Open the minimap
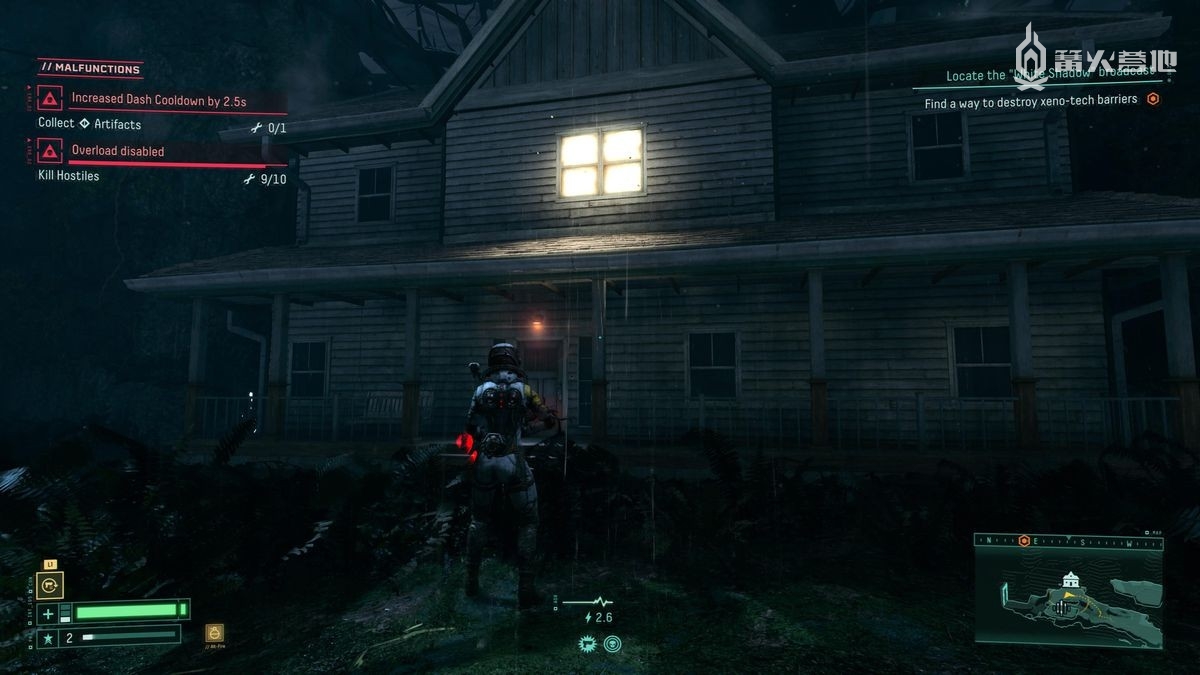This screenshot has height=675, width=1200. pos(1069,596)
